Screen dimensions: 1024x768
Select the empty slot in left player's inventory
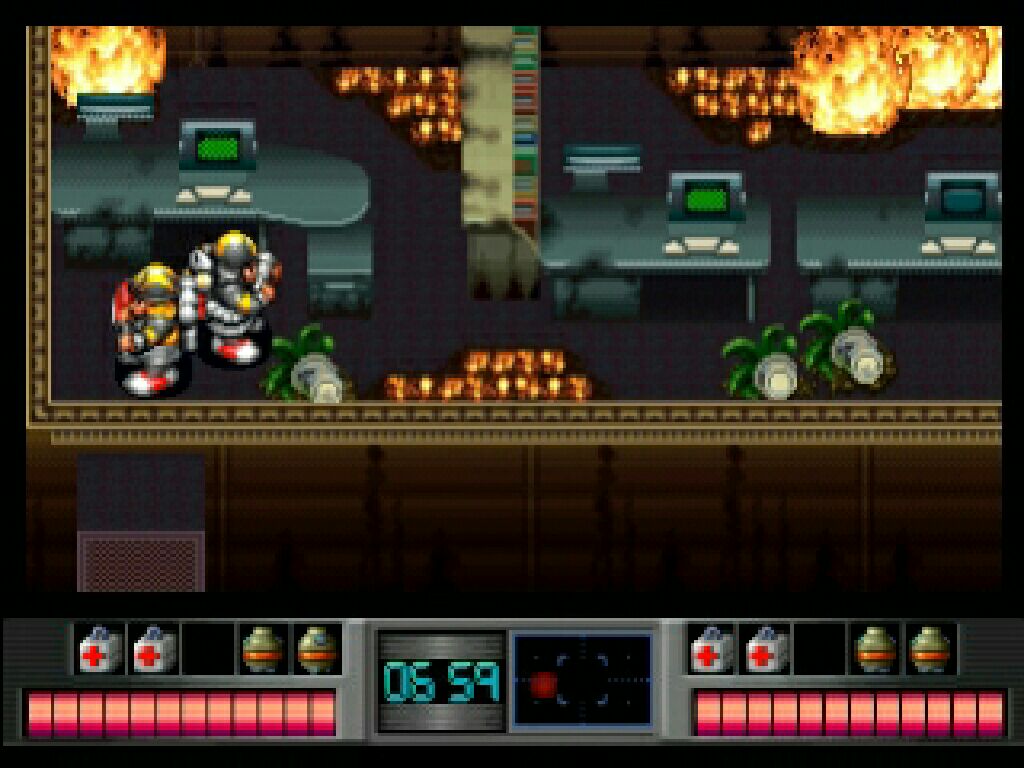point(208,649)
